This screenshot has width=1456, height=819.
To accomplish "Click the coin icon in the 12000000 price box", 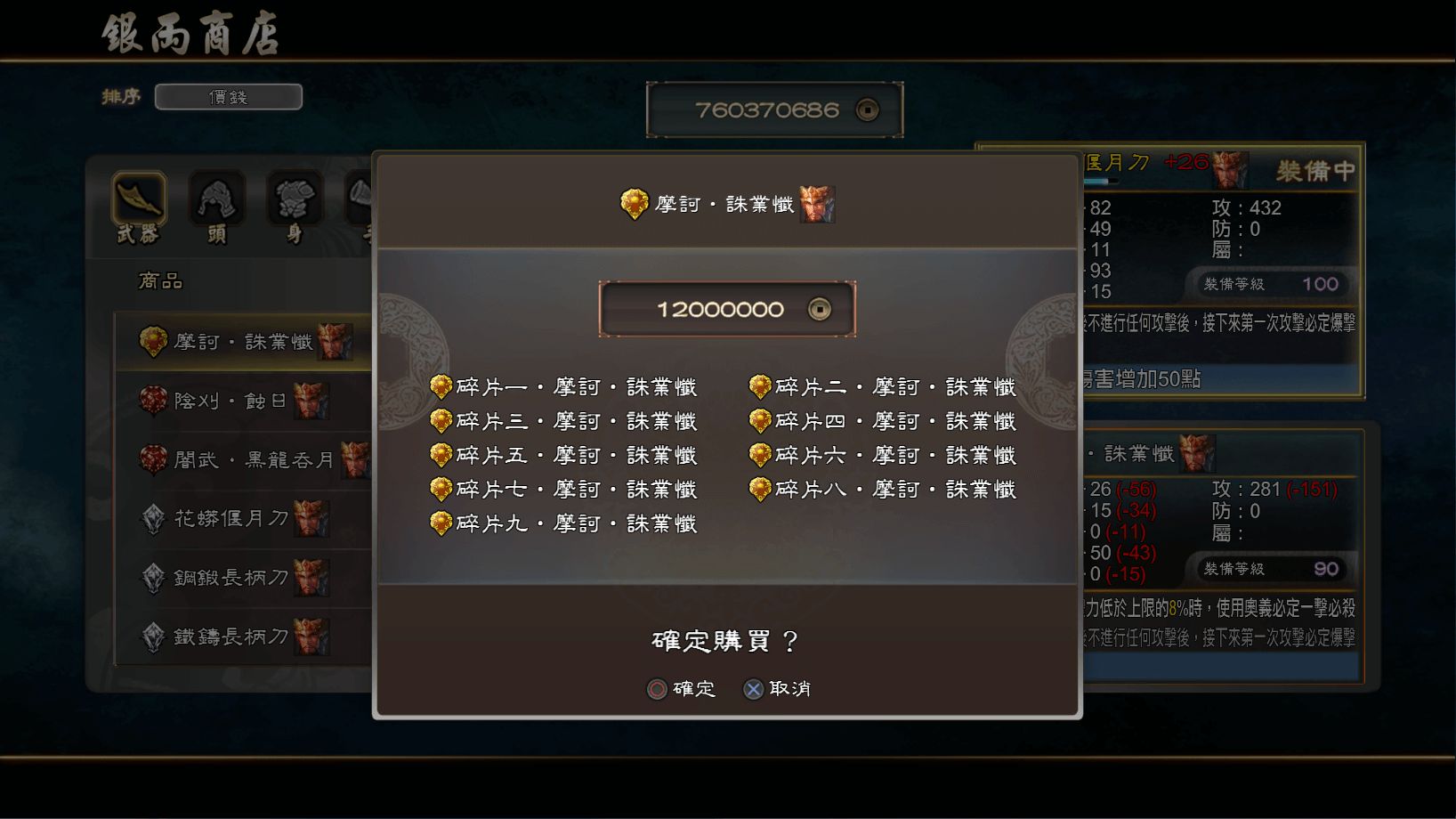I will click(x=820, y=309).
